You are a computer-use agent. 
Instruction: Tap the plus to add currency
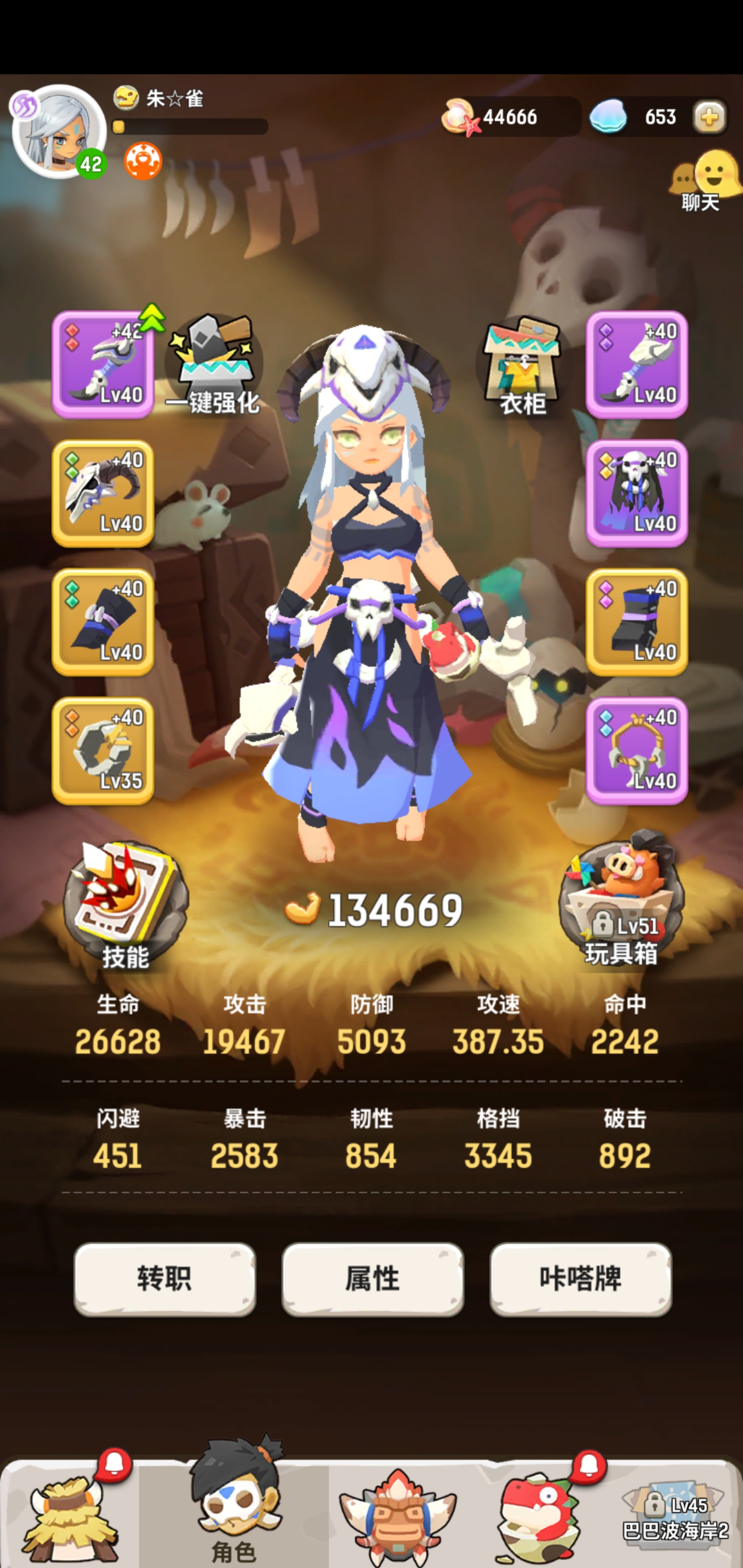coord(710,117)
